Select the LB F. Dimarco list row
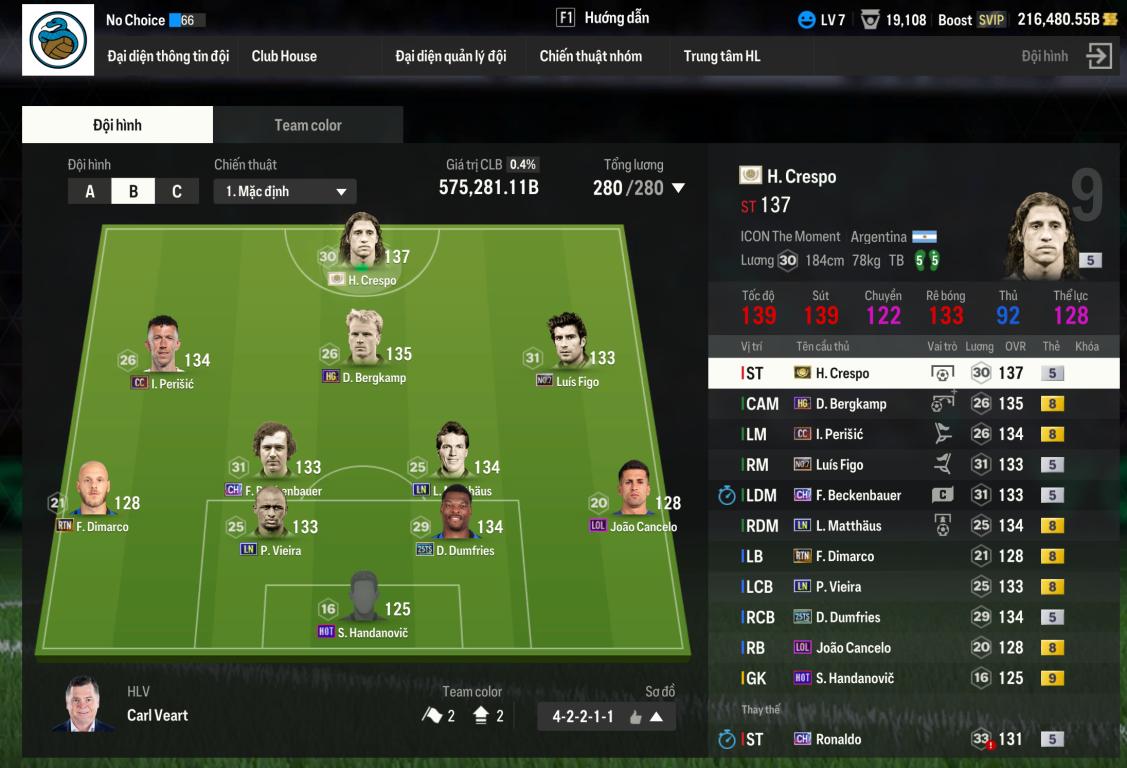 coord(913,556)
